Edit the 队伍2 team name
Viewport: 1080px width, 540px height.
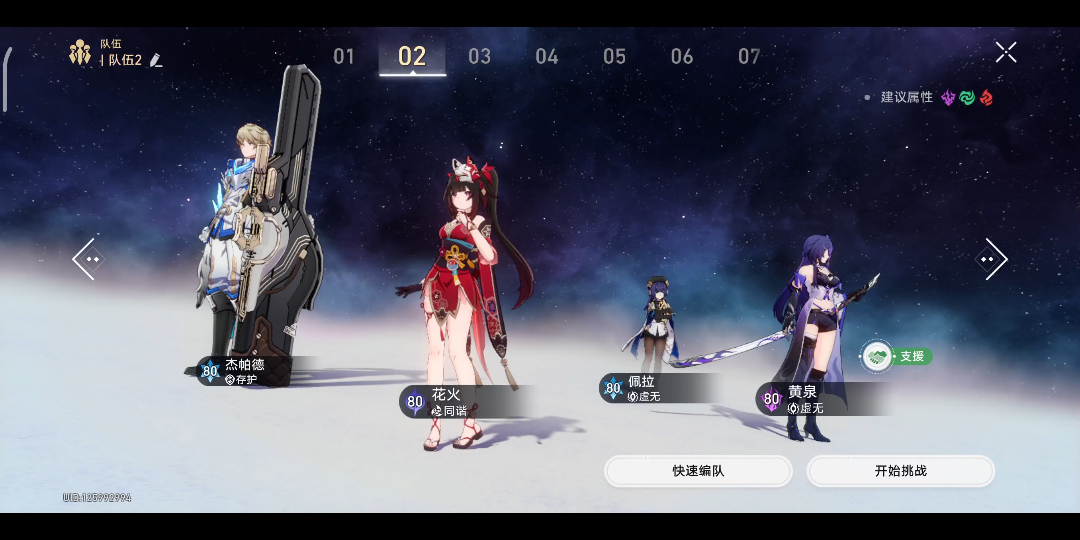[x=156, y=61]
